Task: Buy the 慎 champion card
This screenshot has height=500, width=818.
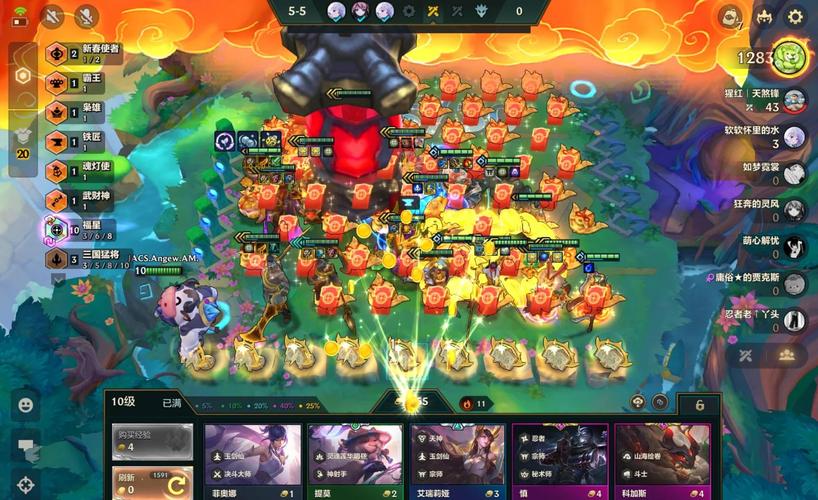Action: (x=559, y=461)
